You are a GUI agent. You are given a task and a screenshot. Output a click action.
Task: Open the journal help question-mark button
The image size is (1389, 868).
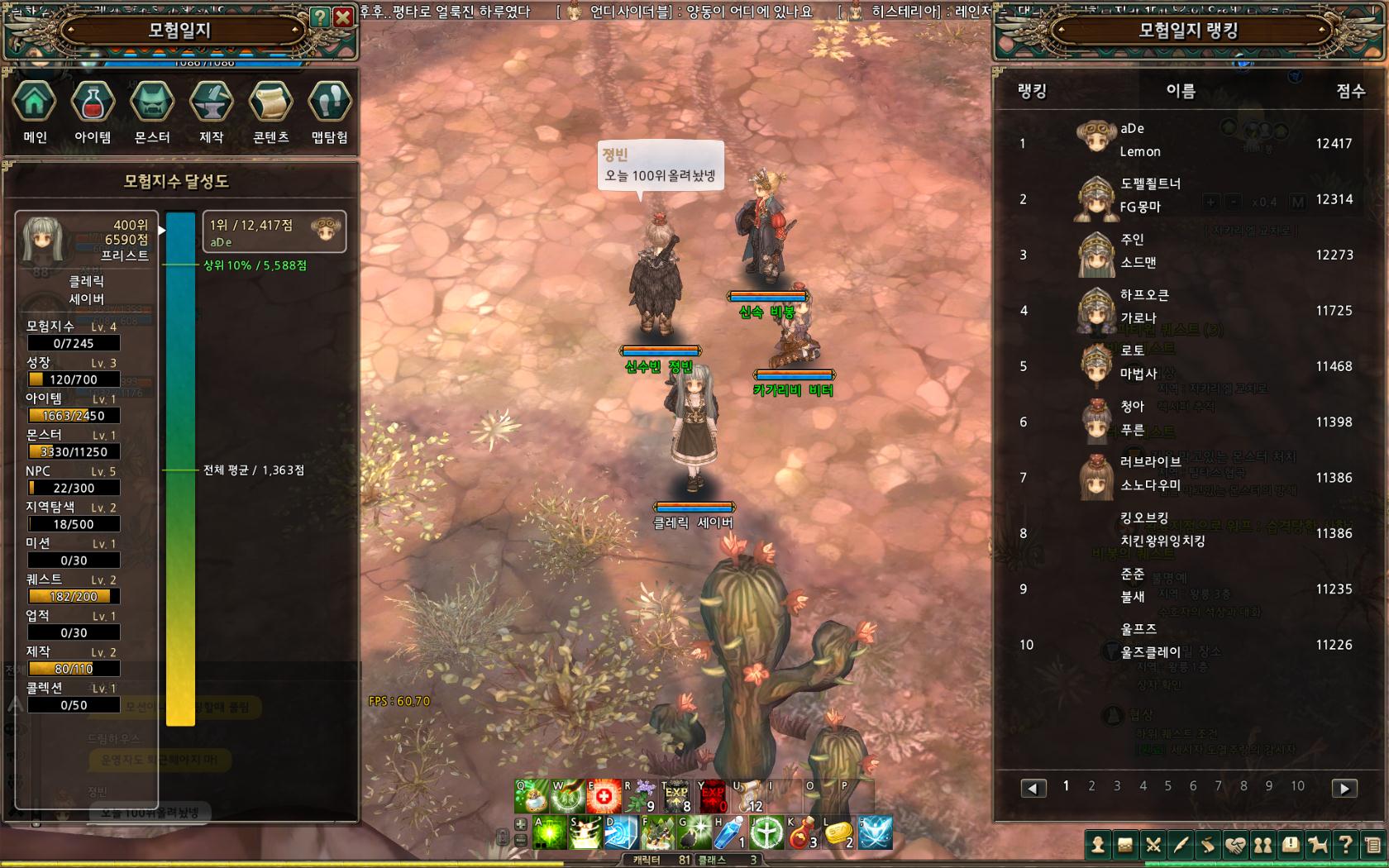tap(320, 17)
